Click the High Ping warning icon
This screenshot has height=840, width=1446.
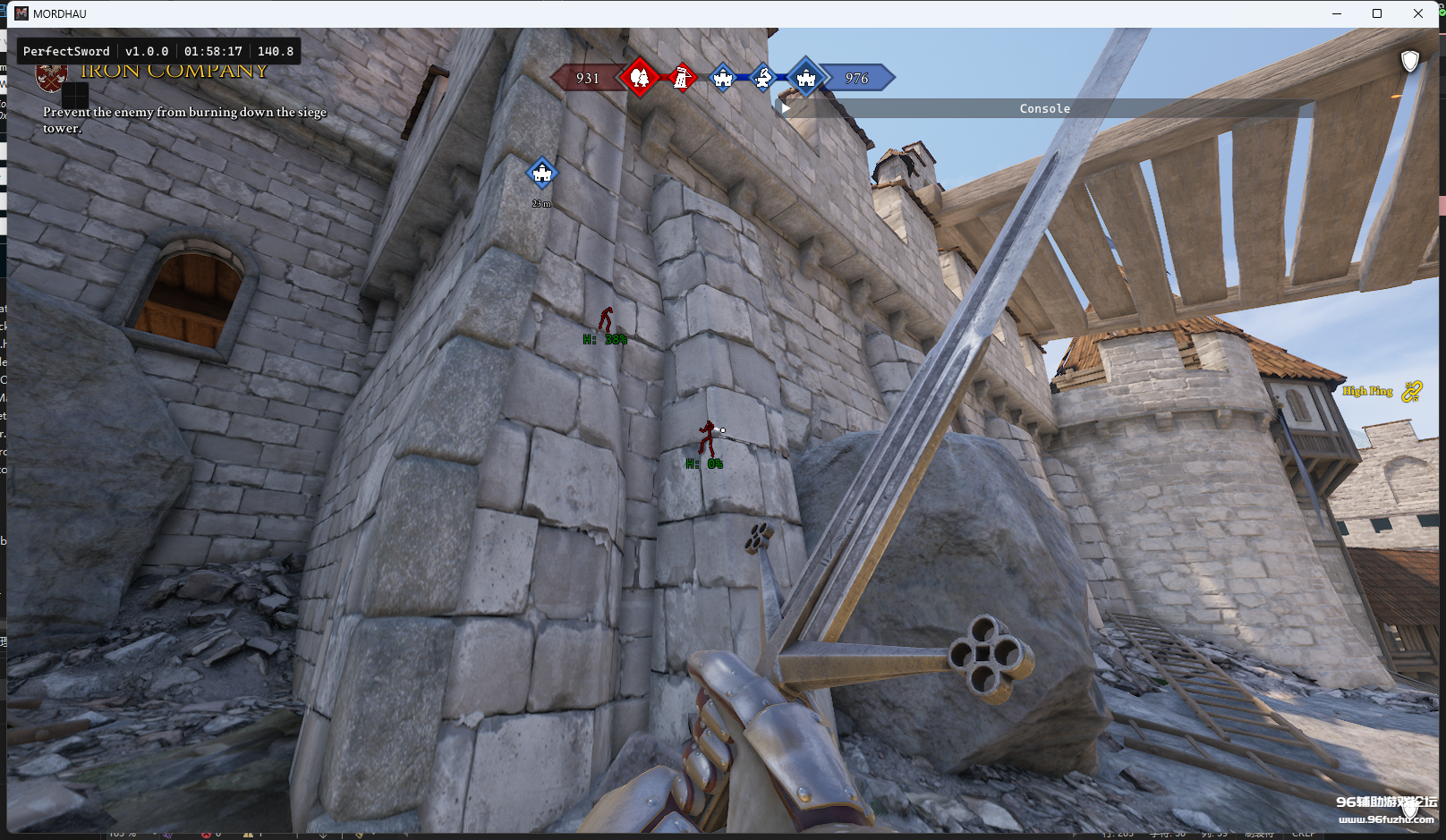(x=1411, y=391)
